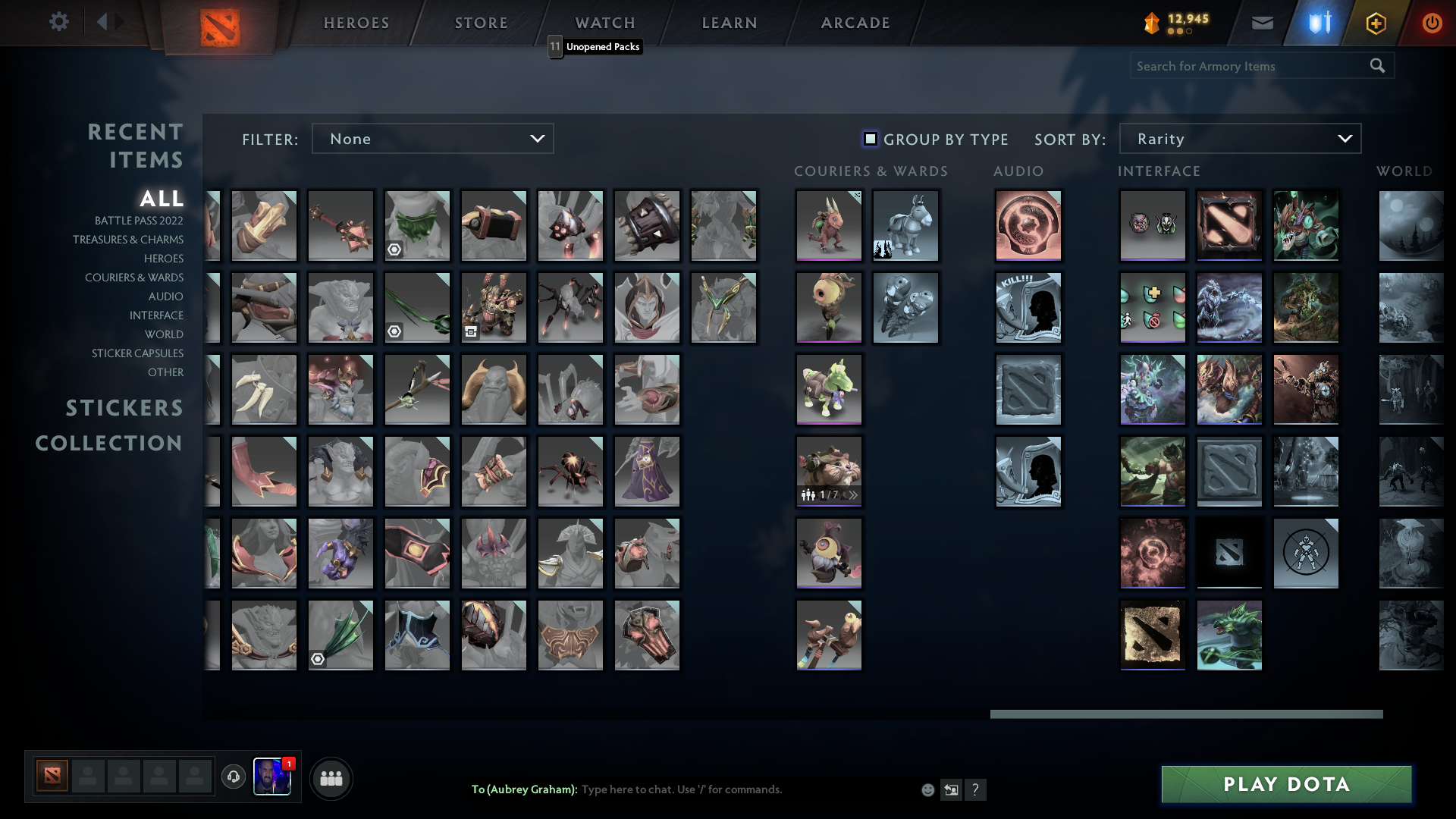Click the gold plus store icon
The height and width of the screenshot is (819, 1456).
click(x=1376, y=23)
